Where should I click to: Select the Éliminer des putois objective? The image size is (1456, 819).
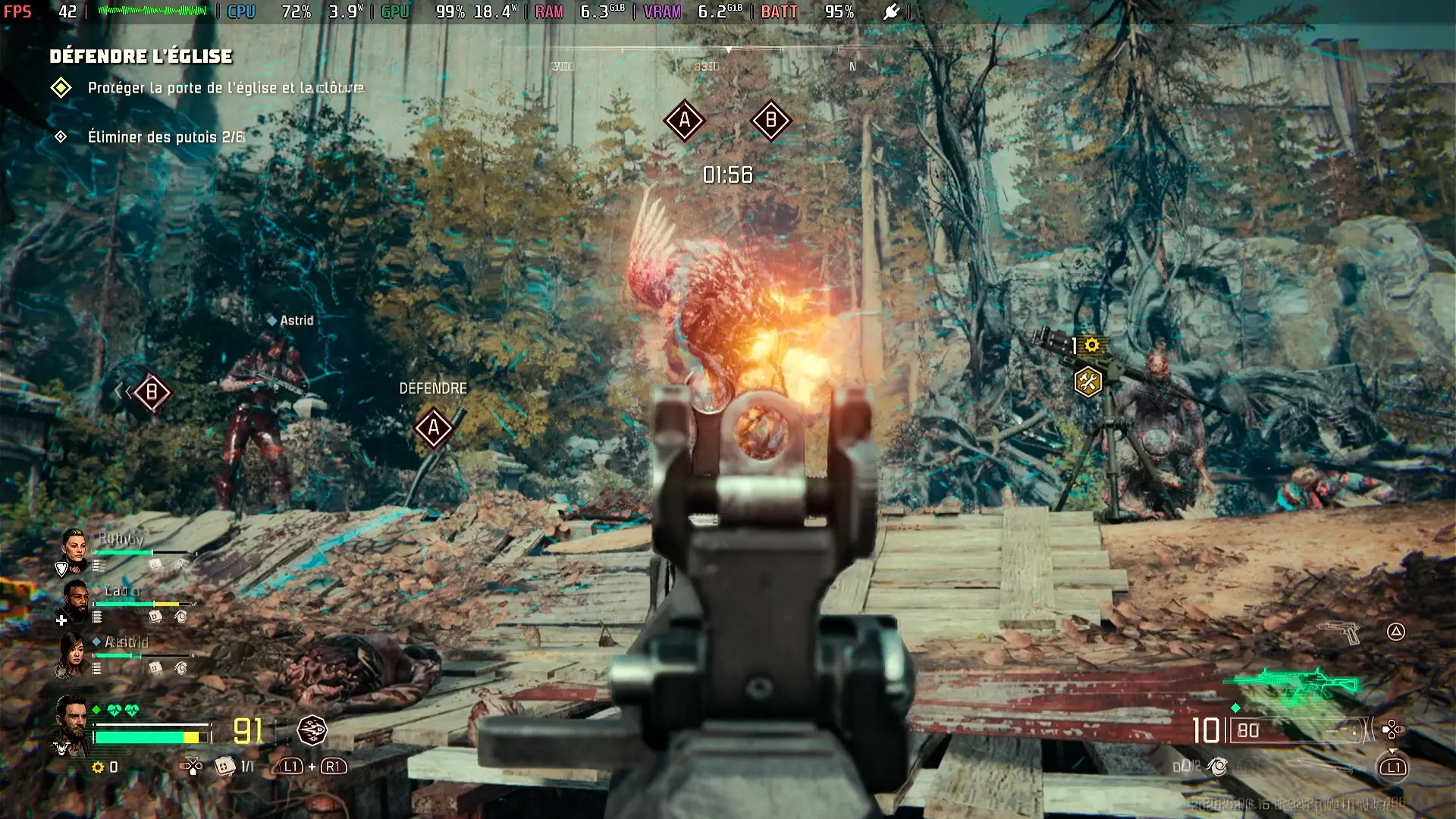[165, 137]
